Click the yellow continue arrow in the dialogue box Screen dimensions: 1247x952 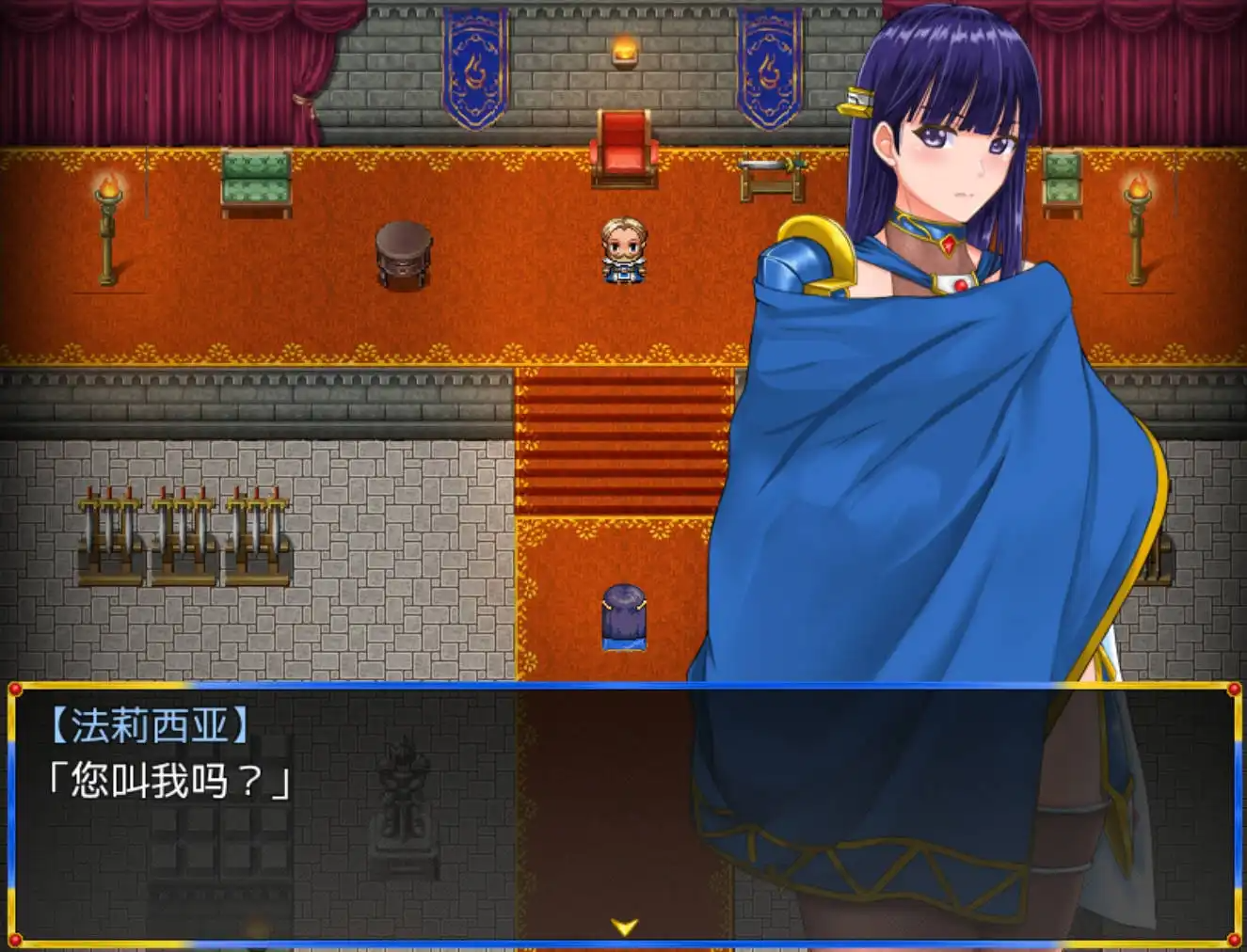tap(624, 927)
